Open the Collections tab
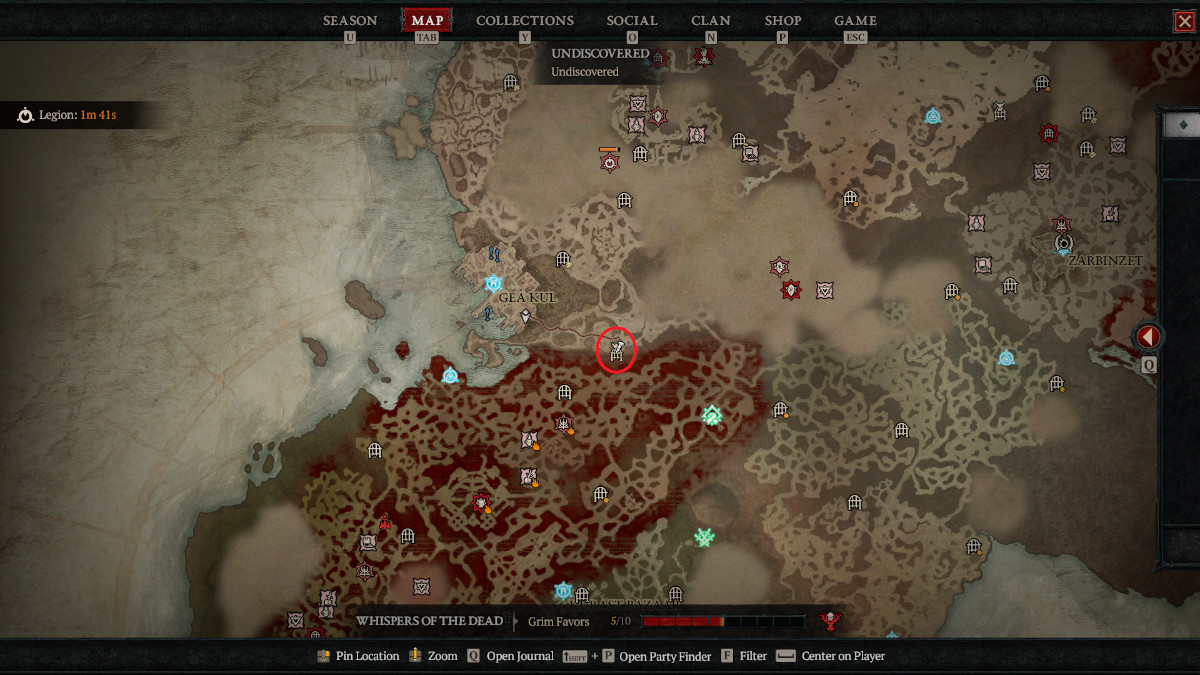 [x=525, y=20]
